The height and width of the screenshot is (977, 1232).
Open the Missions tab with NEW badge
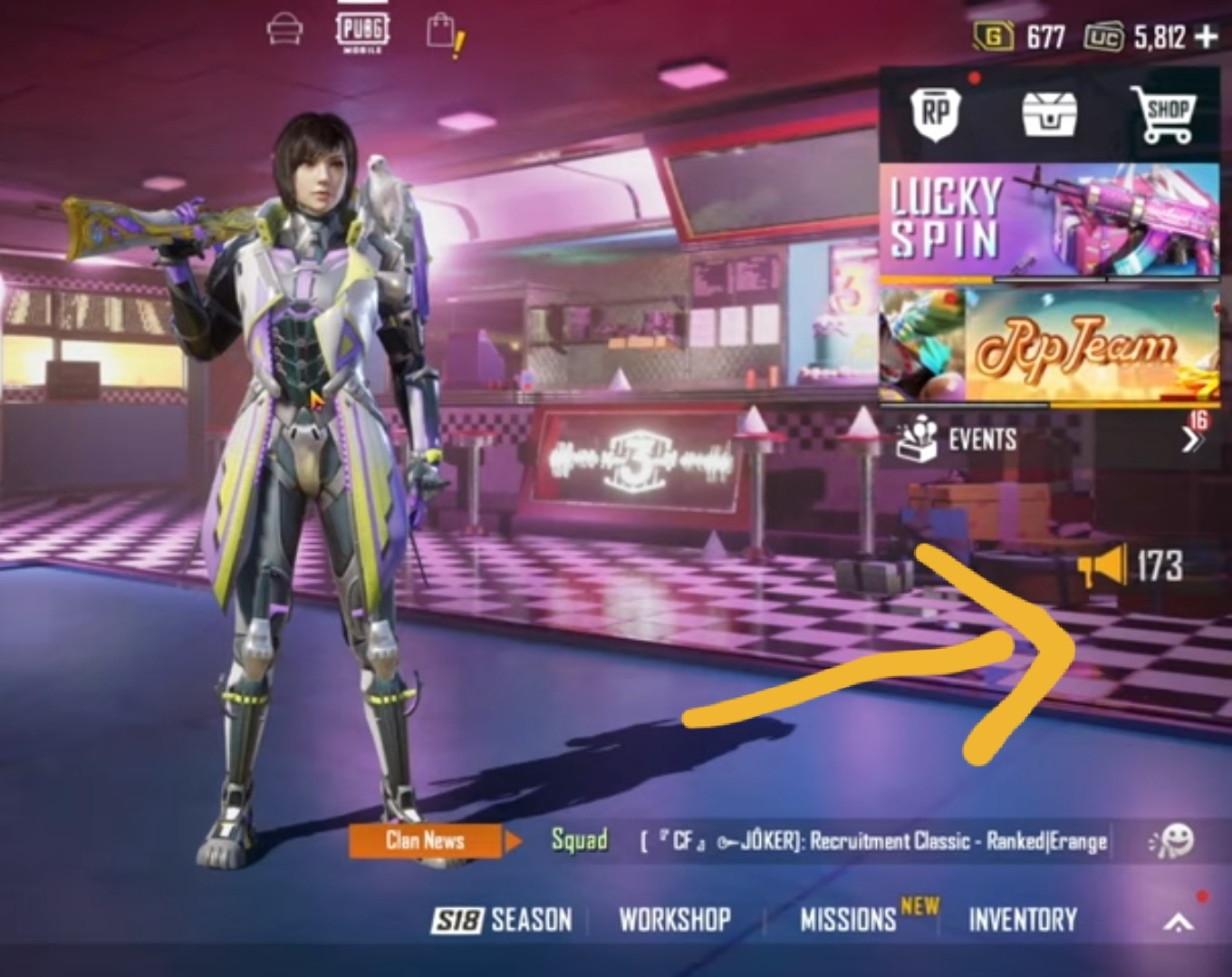[848, 921]
